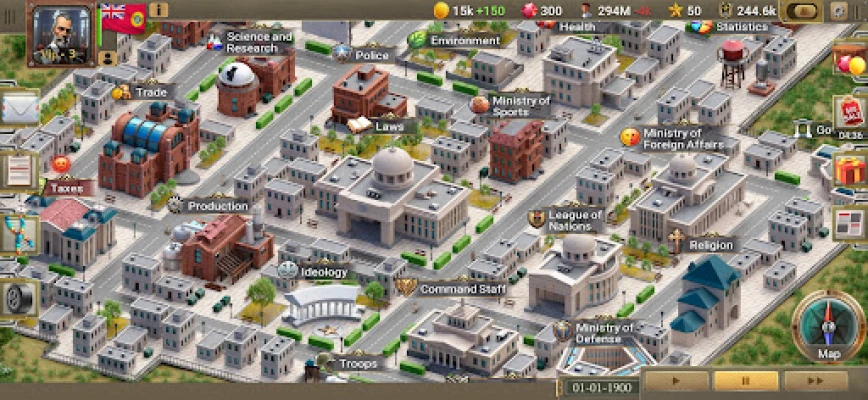
Task: Open the gift box rewards icon
Action: (x=850, y=169)
